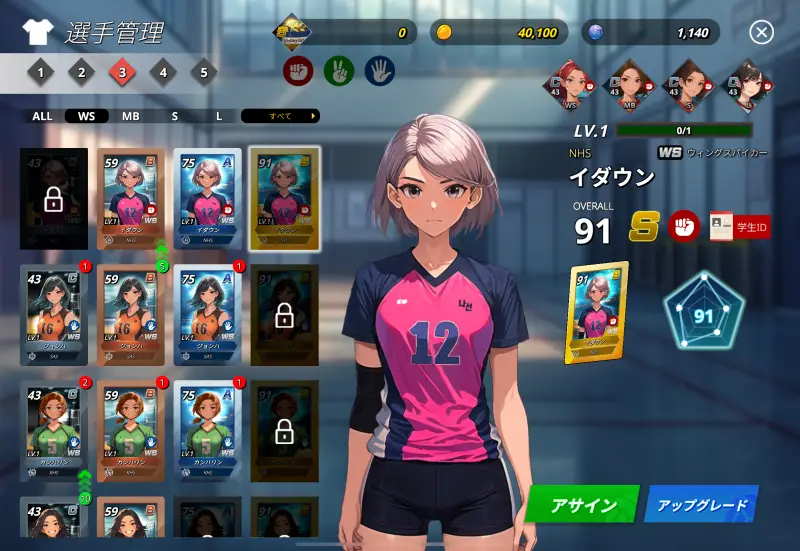Viewport: 800px width, 551px height.
Task: Open the 学生ID student card button
Action: 740,226
